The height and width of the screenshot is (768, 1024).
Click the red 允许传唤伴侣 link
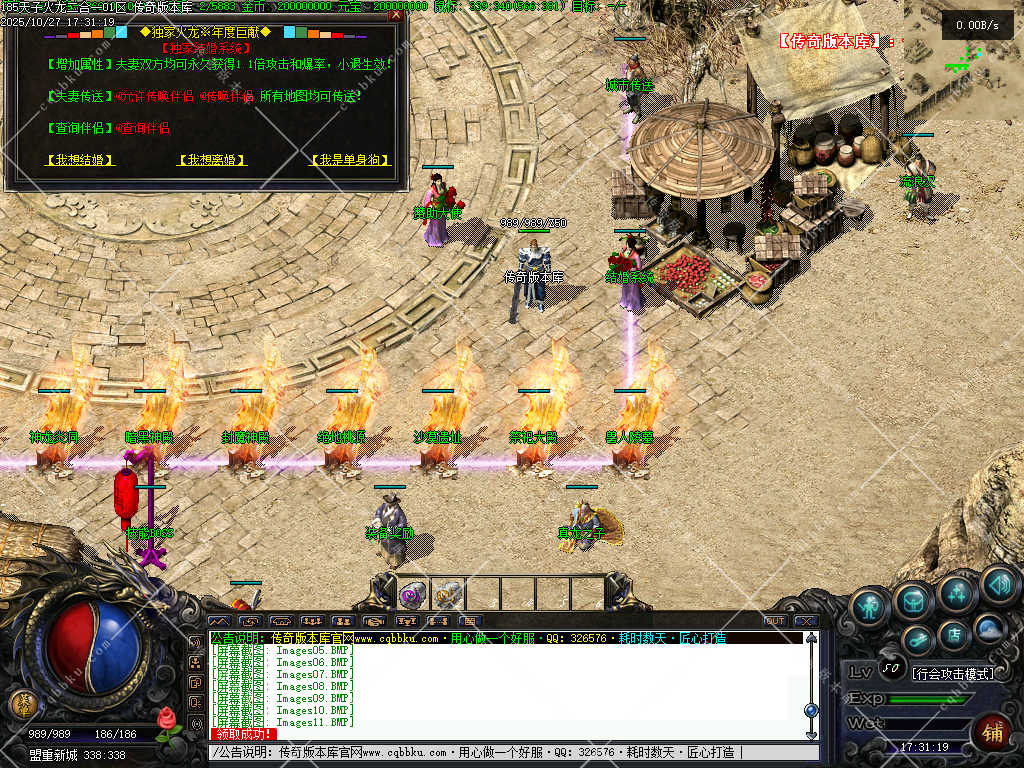tap(155, 97)
